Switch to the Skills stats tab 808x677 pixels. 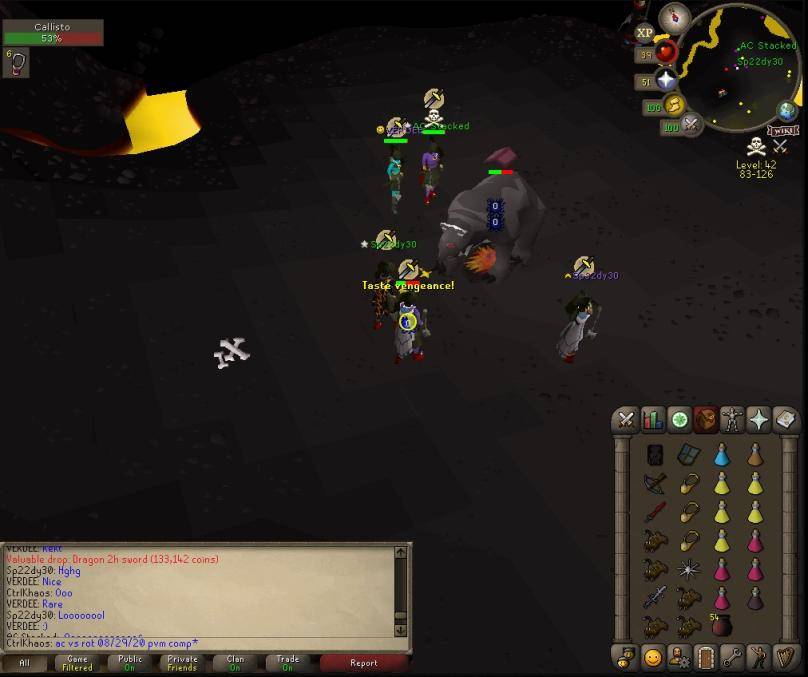(x=653, y=420)
